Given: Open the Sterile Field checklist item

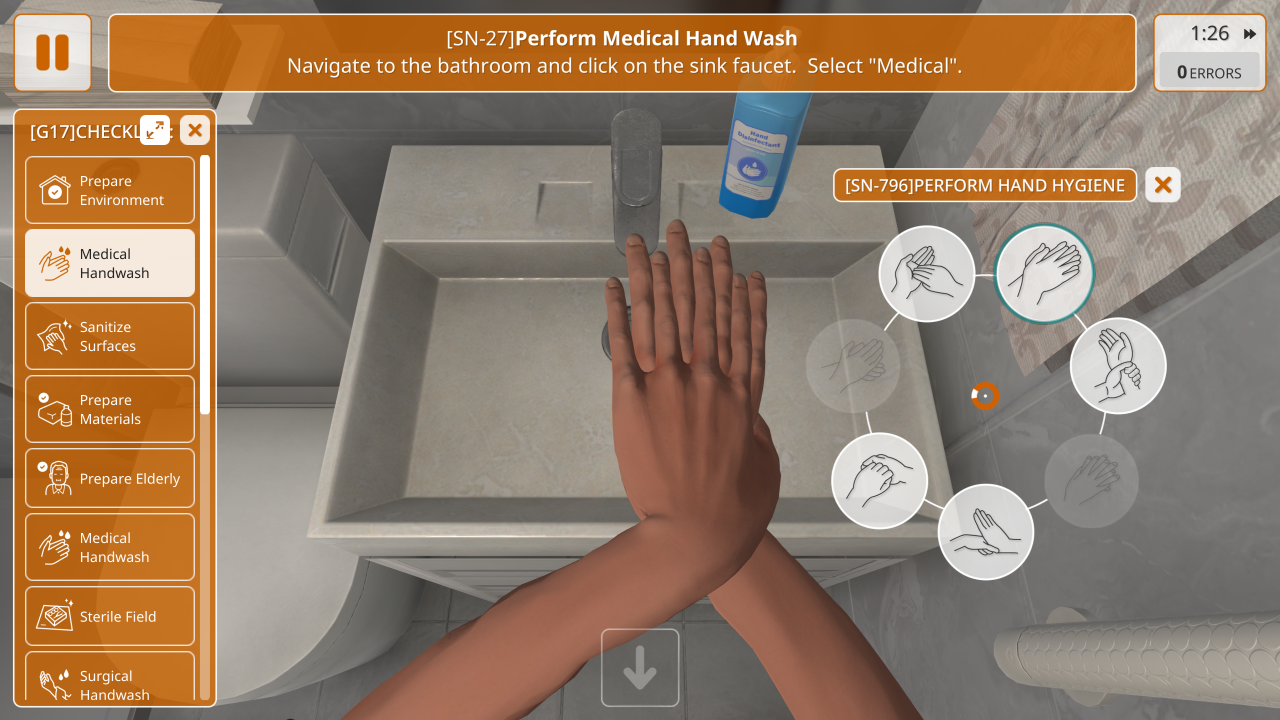Looking at the screenshot, I should pos(110,616).
